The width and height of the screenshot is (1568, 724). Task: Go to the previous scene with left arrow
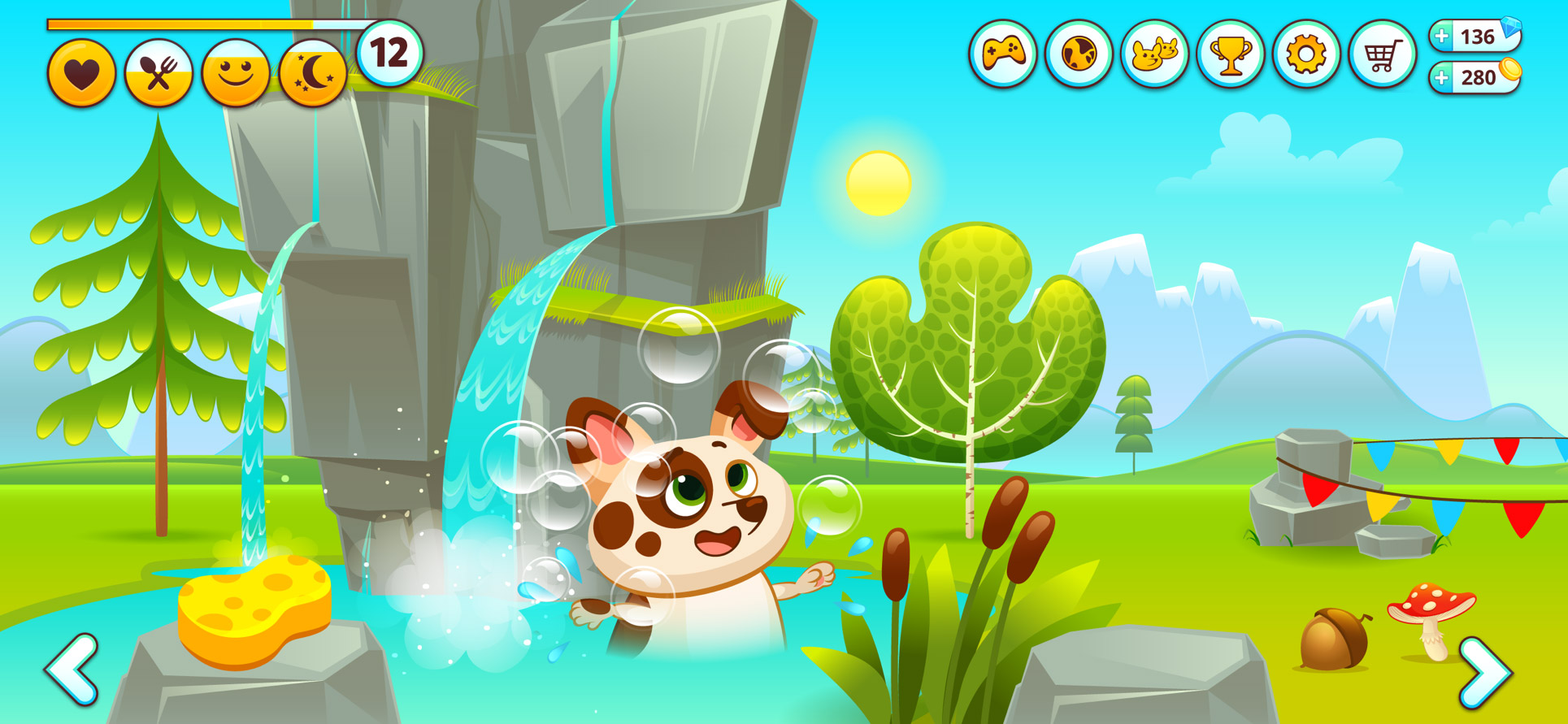[x=73, y=669]
